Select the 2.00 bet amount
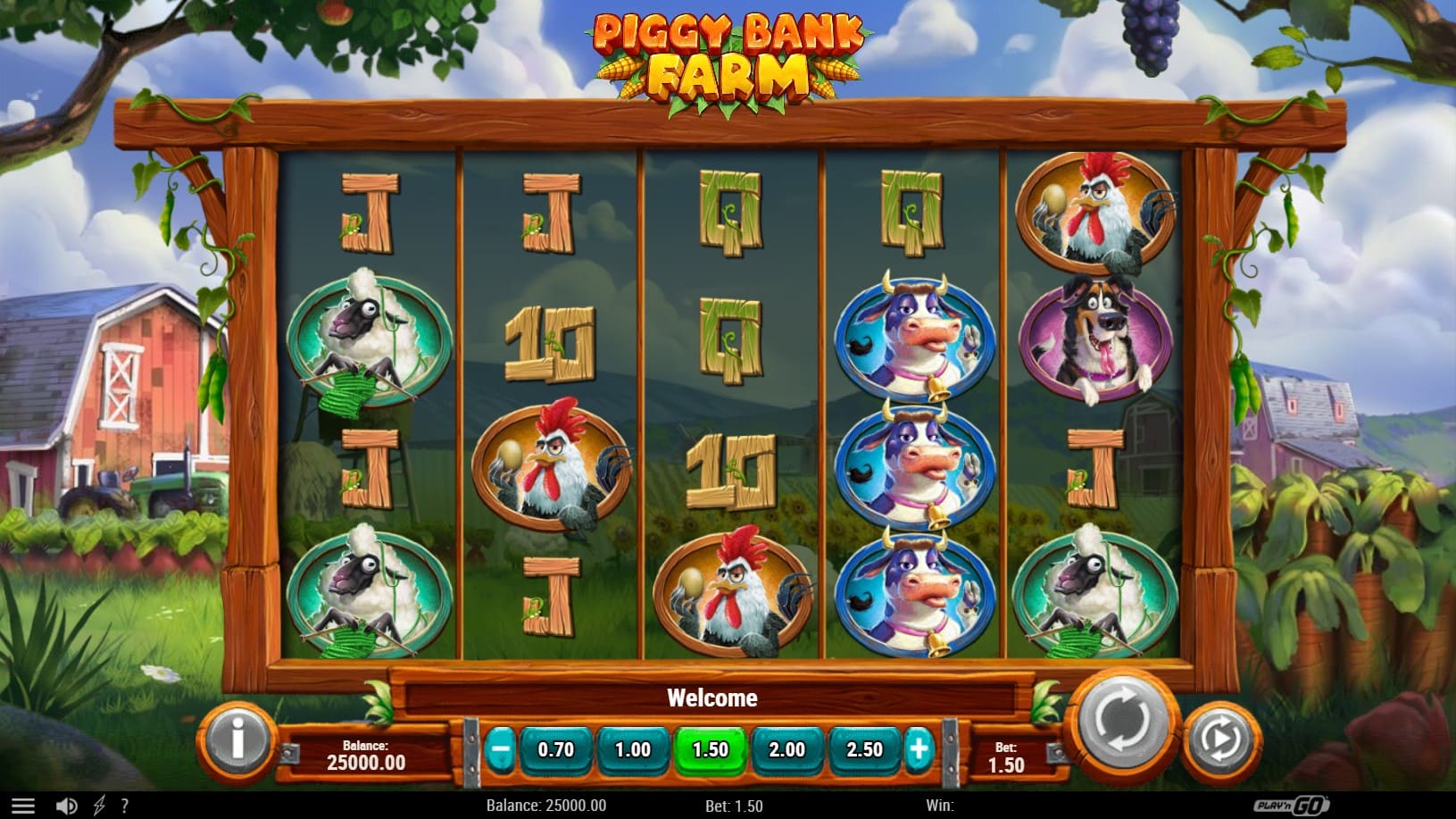 [x=786, y=750]
